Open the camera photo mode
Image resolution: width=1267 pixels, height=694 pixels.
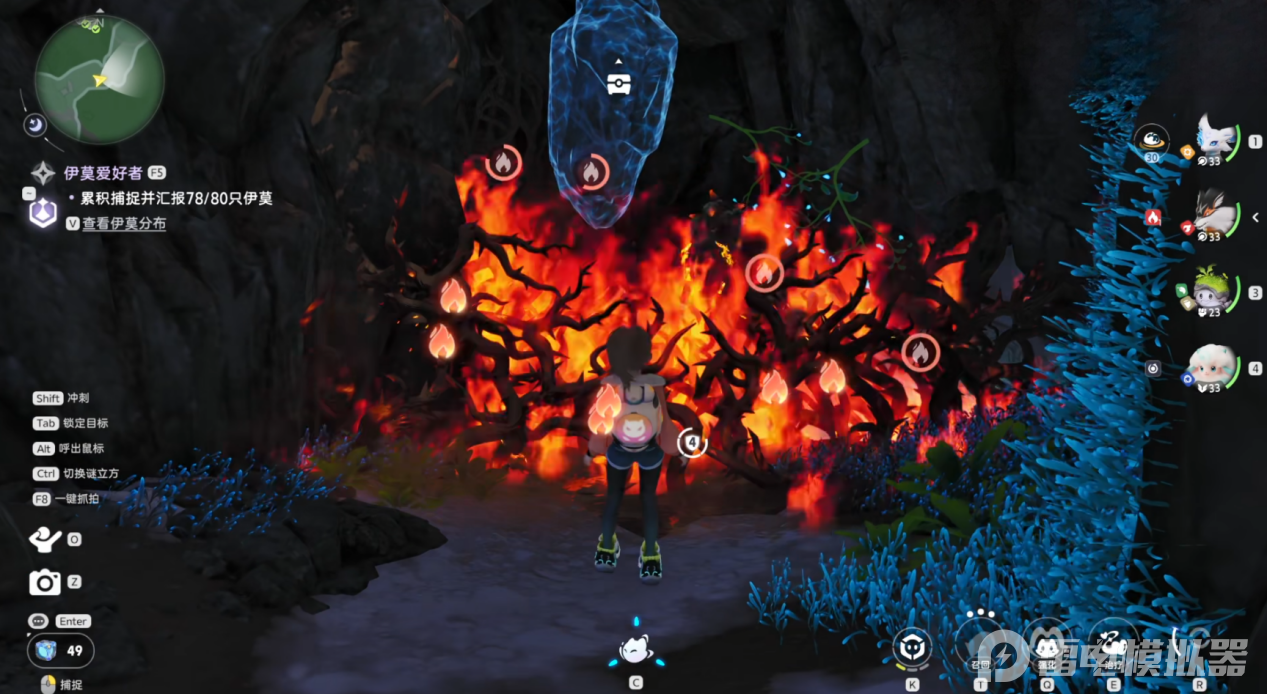pyautogui.click(x=44, y=582)
